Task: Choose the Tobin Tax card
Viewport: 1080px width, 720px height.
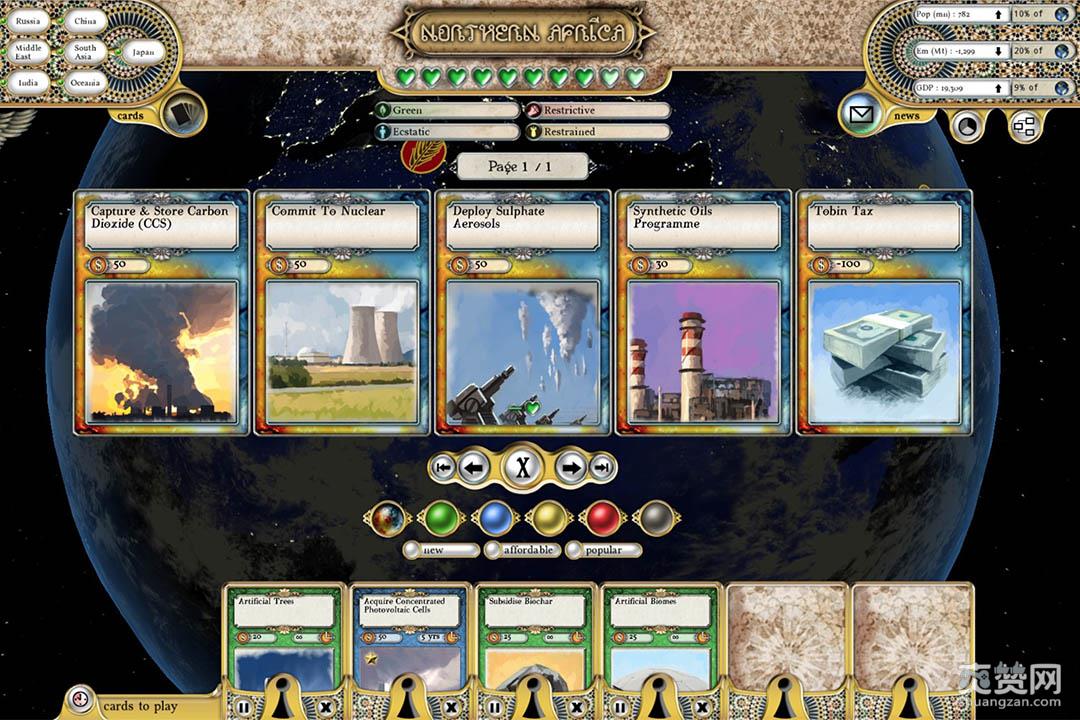Action: pos(884,312)
